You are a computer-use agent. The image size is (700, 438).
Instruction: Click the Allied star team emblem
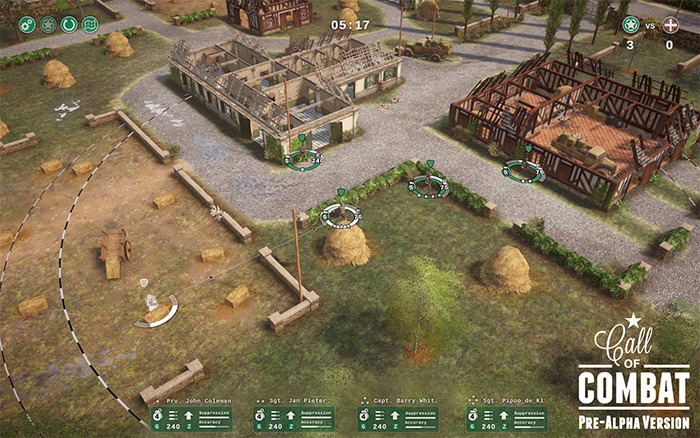click(x=630, y=24)
